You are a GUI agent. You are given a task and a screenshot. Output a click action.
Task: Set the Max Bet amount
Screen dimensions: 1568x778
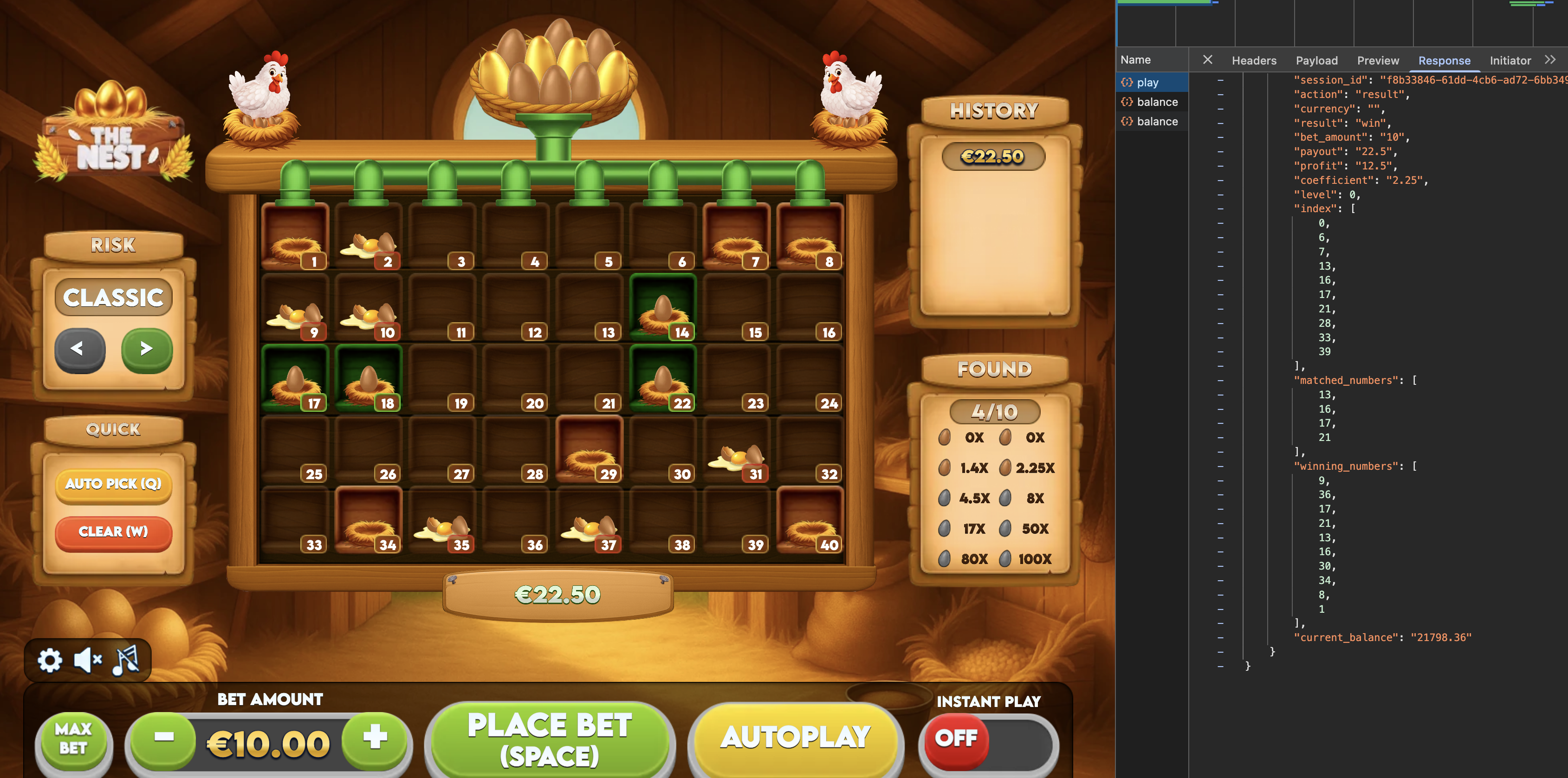(x=73, y=739)
